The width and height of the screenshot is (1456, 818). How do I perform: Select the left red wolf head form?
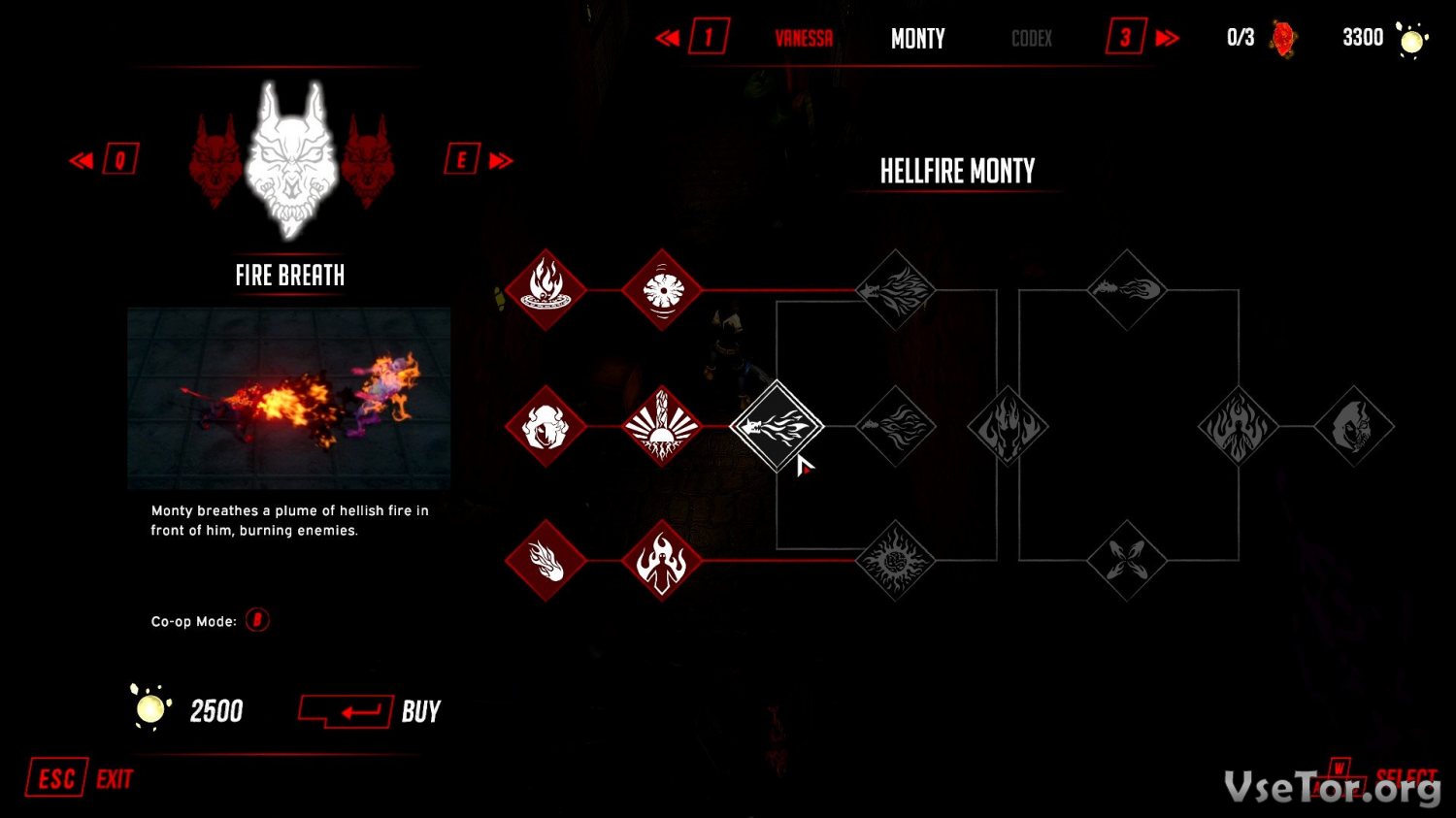pos(215,160)
